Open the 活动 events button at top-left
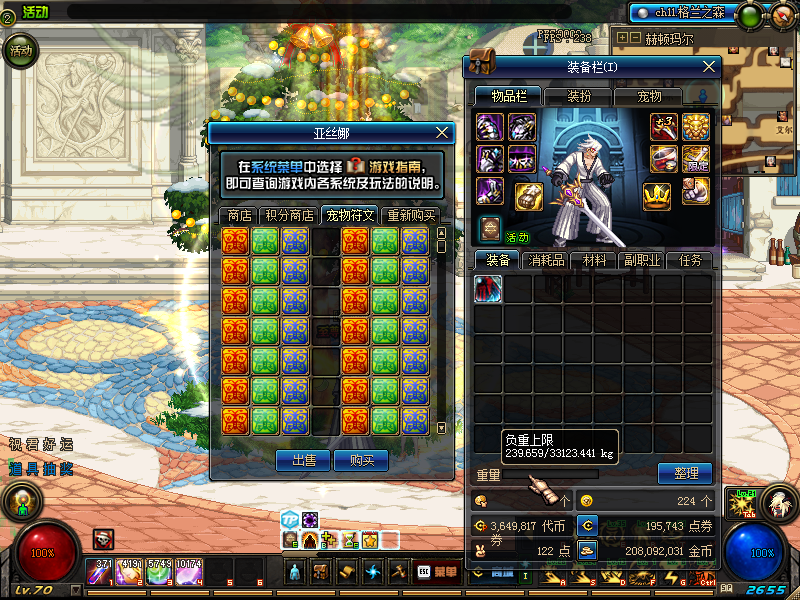The height and width of the screenshot is (600, 800). 20,50
